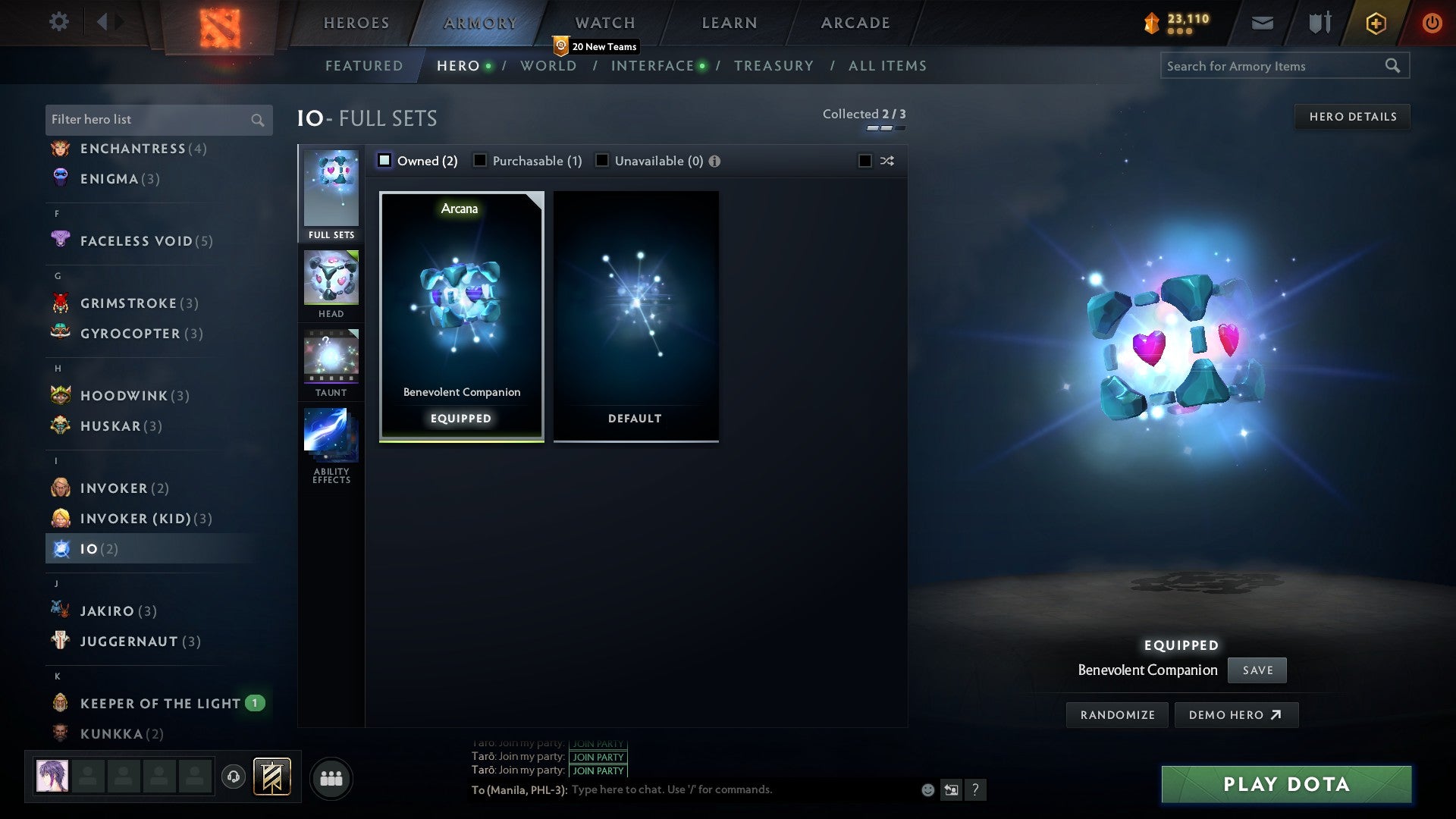Select the Default Io set thumbnail
The height and width of the screenshot is (819, 1456).
pos(635,316)
